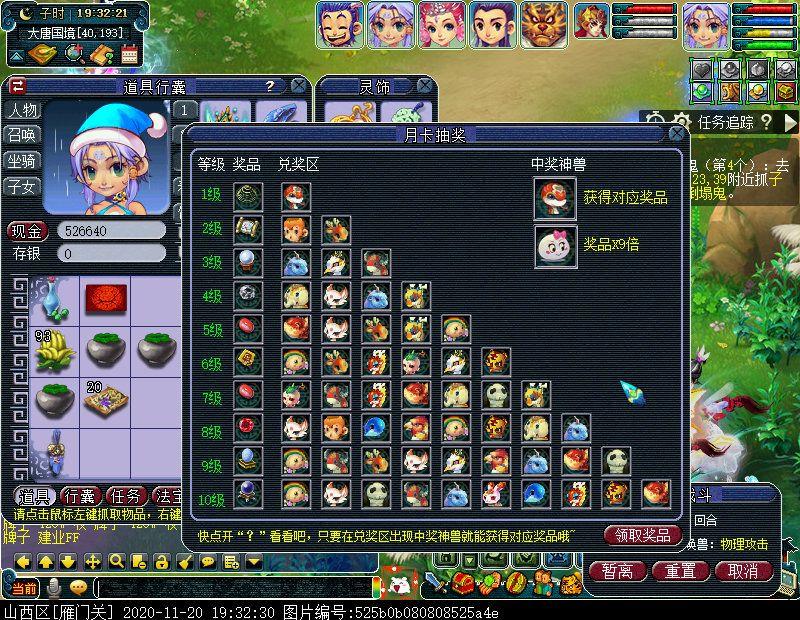The image size is (800, 620).
Task: Click the magnifier icon in chat toolbar
Action: [x=116, y=561]
